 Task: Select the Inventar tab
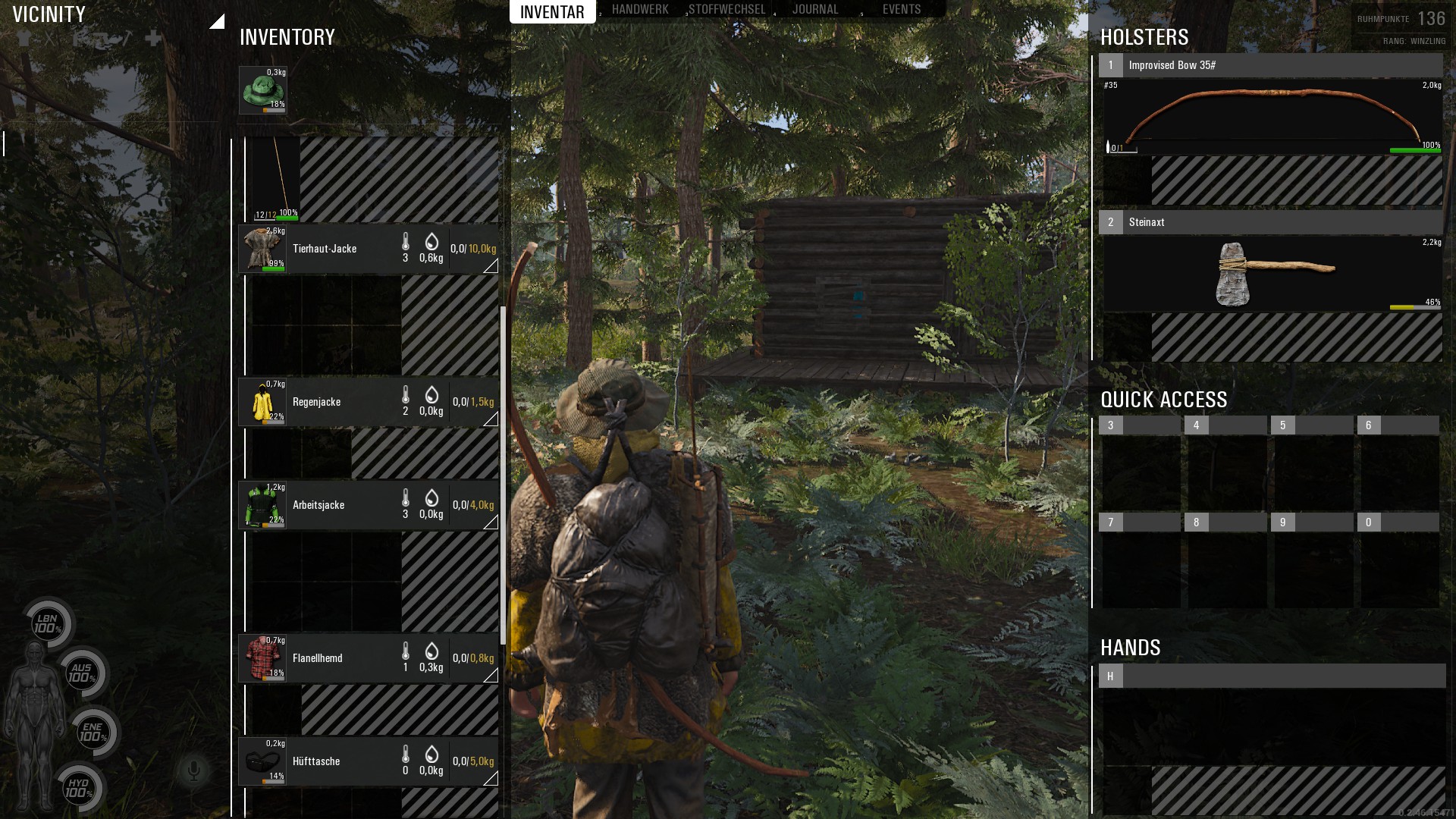(x=552, y=11)
